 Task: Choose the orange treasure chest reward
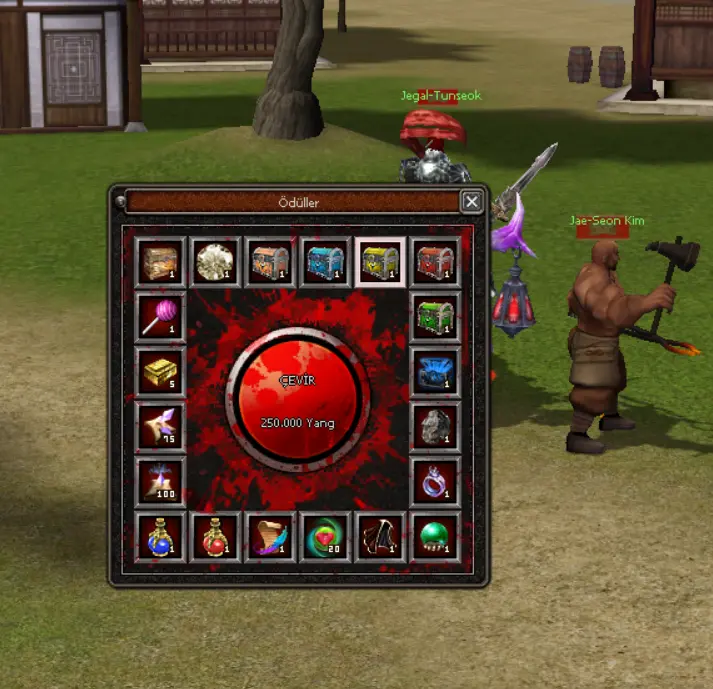[x=271, y=262]
